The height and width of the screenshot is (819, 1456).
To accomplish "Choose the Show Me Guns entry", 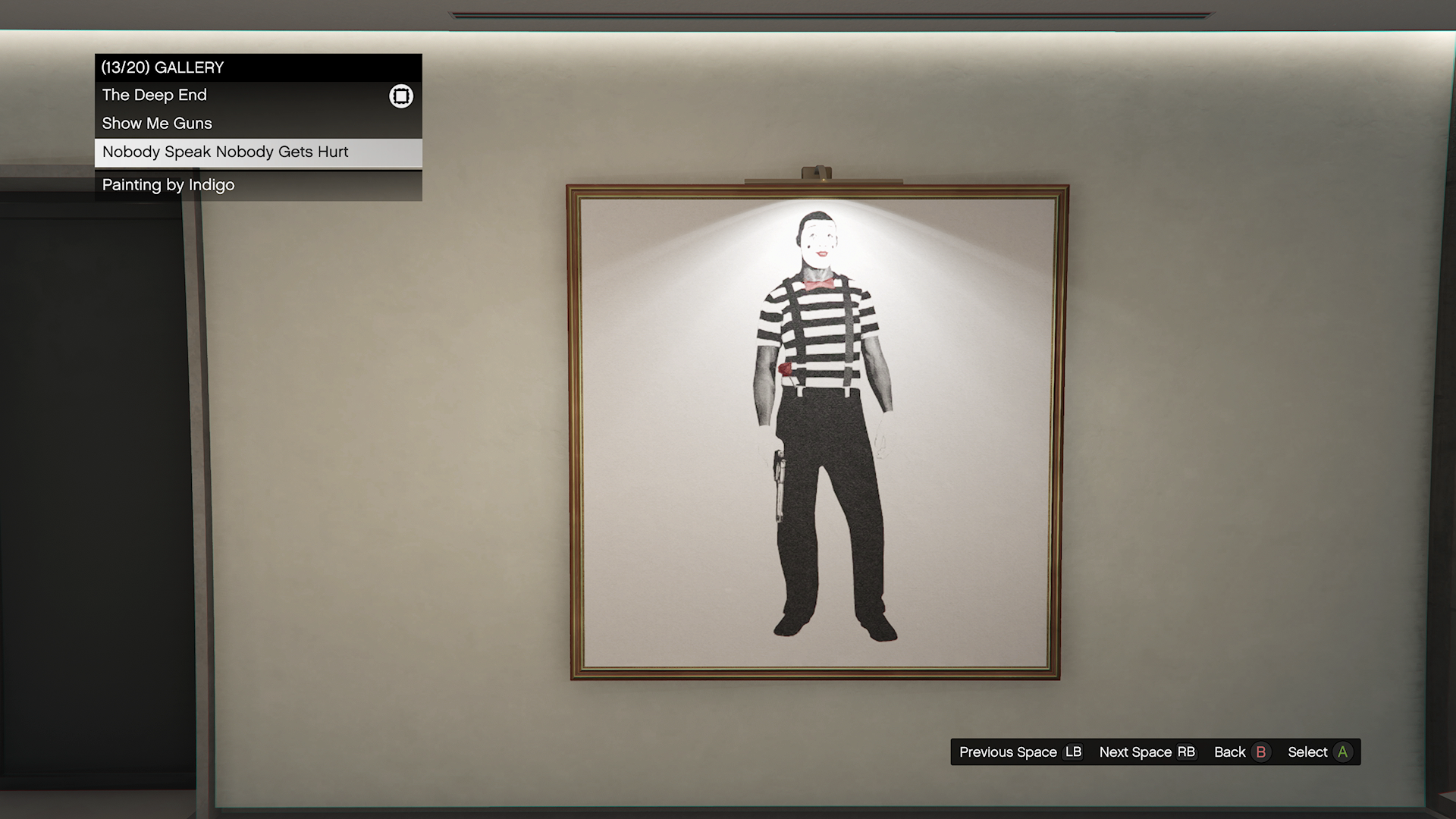I will coord(158,124).
